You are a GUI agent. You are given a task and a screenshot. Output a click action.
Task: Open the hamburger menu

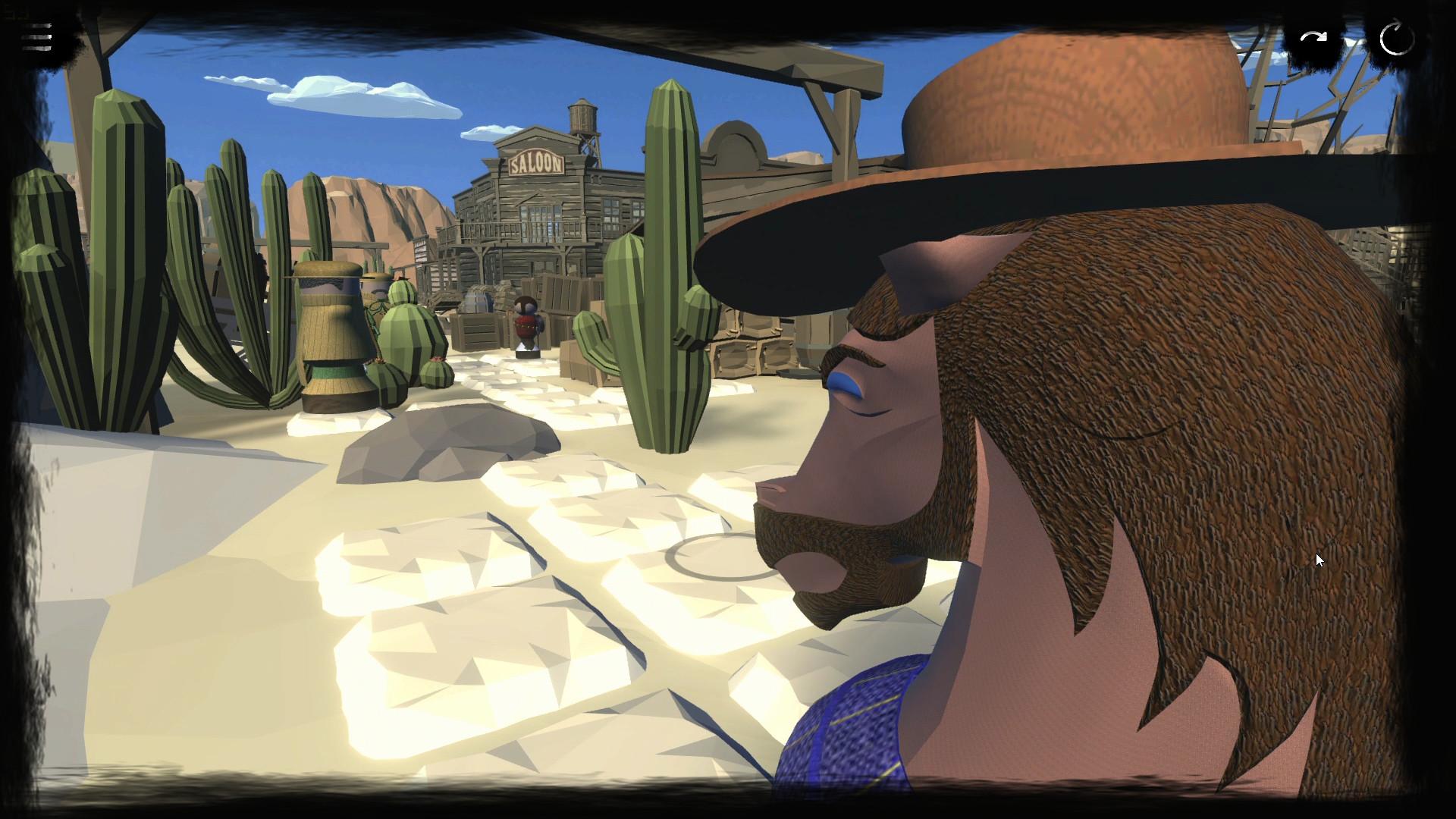tap(36, 36)
